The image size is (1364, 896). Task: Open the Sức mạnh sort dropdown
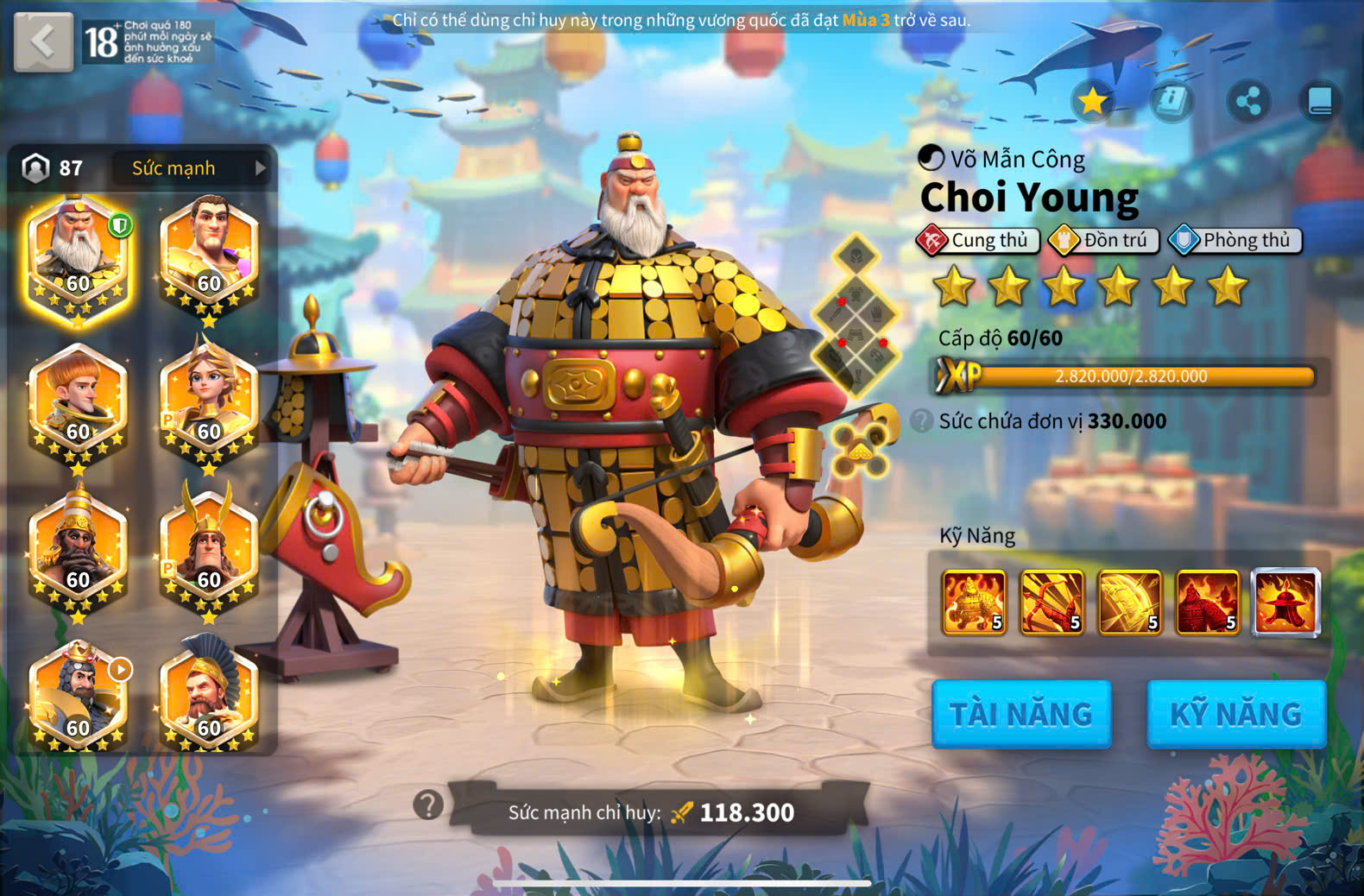pos(192,168)
